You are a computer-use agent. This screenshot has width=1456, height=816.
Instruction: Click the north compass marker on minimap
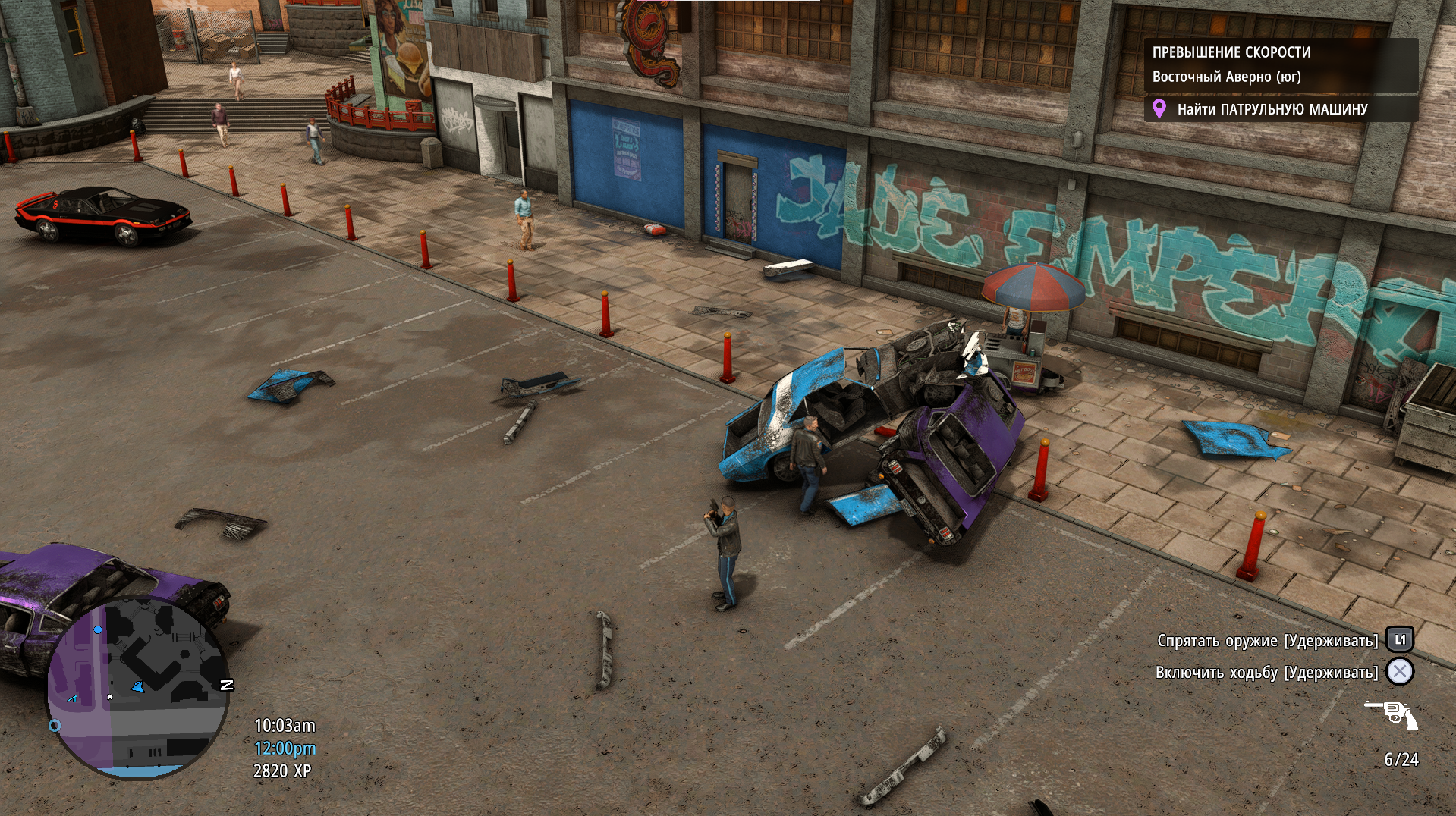coord(226,685)
